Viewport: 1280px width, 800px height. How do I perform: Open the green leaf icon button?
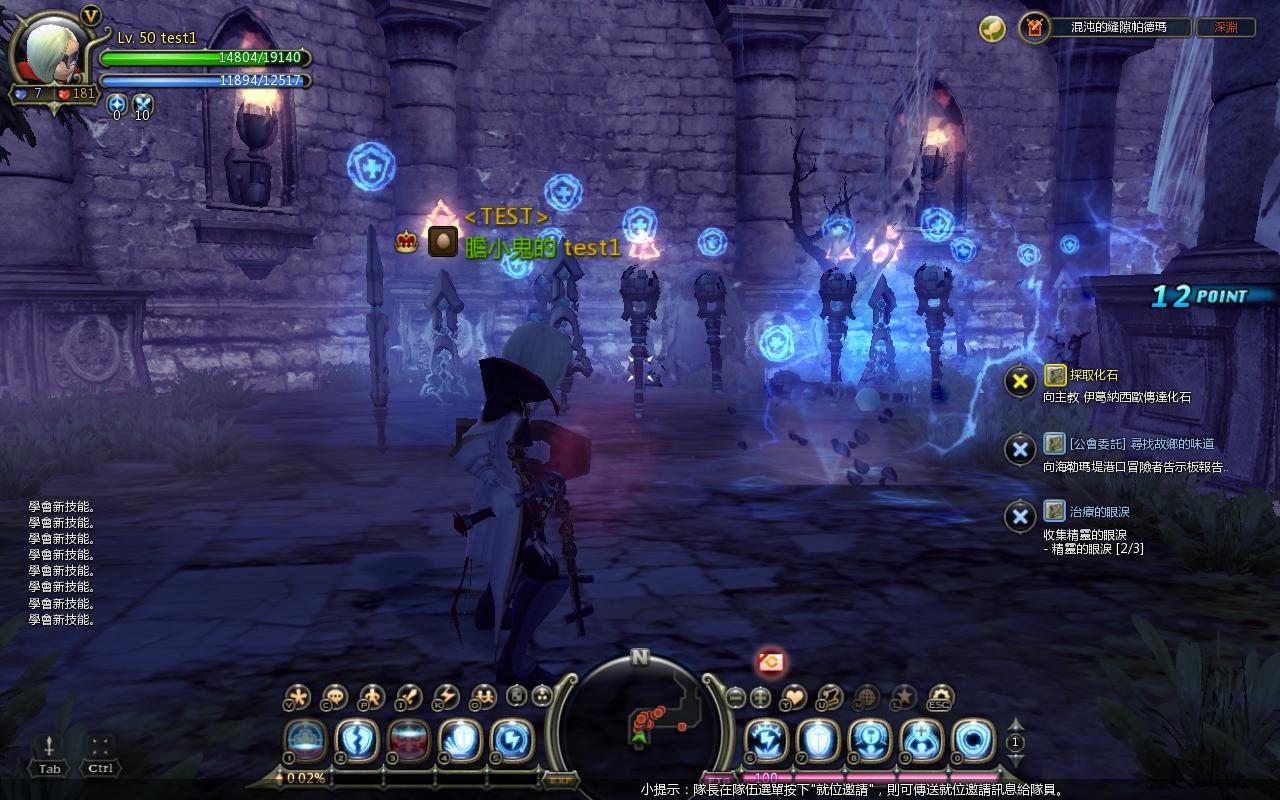[992, 28]
